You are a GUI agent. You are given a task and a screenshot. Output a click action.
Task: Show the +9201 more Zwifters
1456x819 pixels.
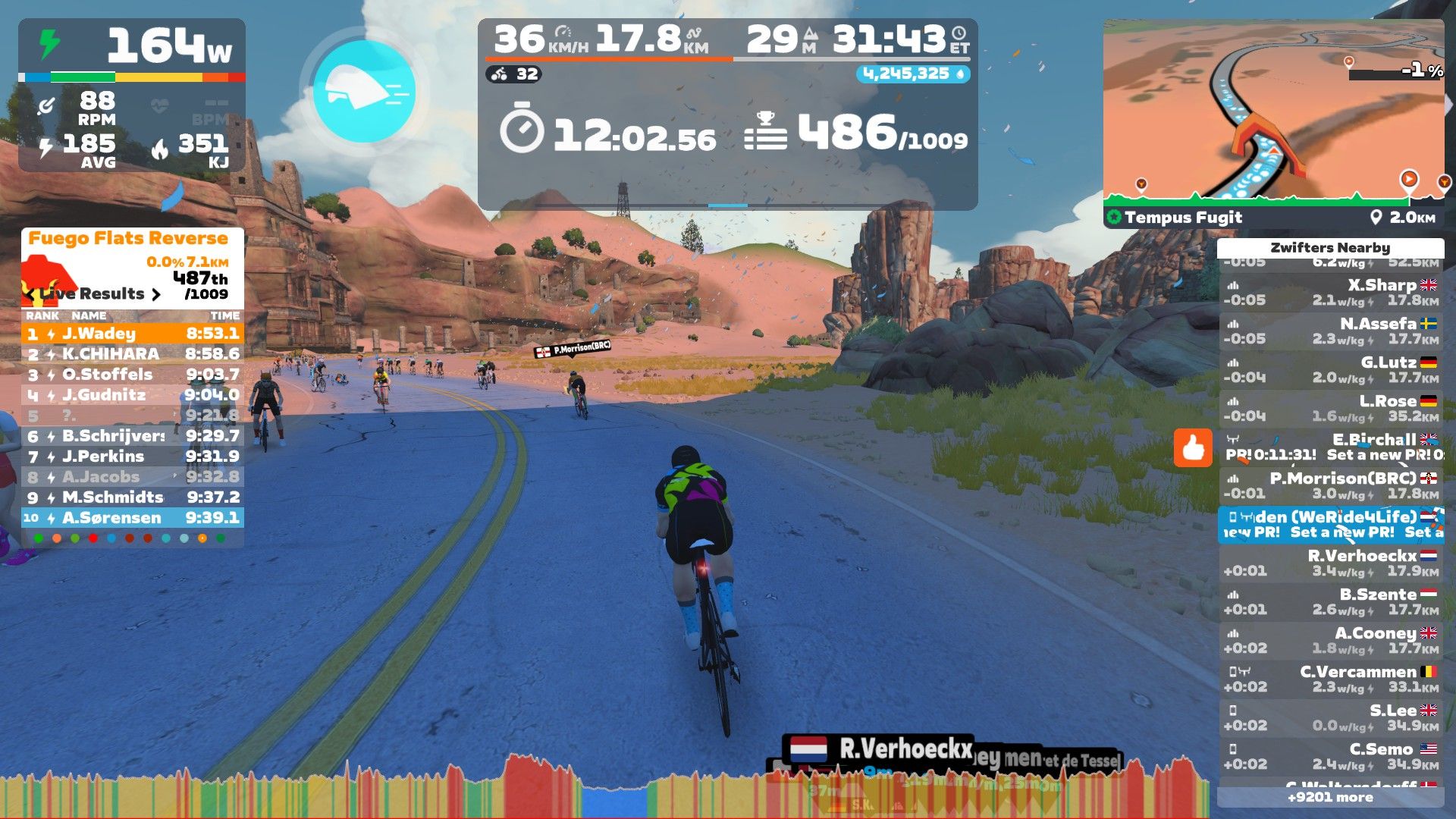click(x=1331, y=797)
